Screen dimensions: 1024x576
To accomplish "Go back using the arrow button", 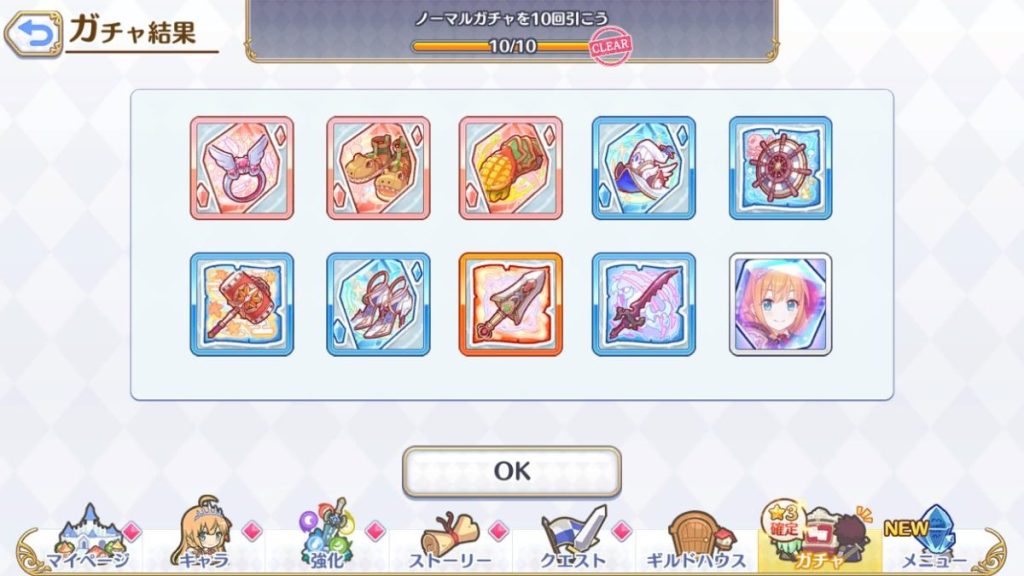I will pyautogui.click(x=33, y=35).
